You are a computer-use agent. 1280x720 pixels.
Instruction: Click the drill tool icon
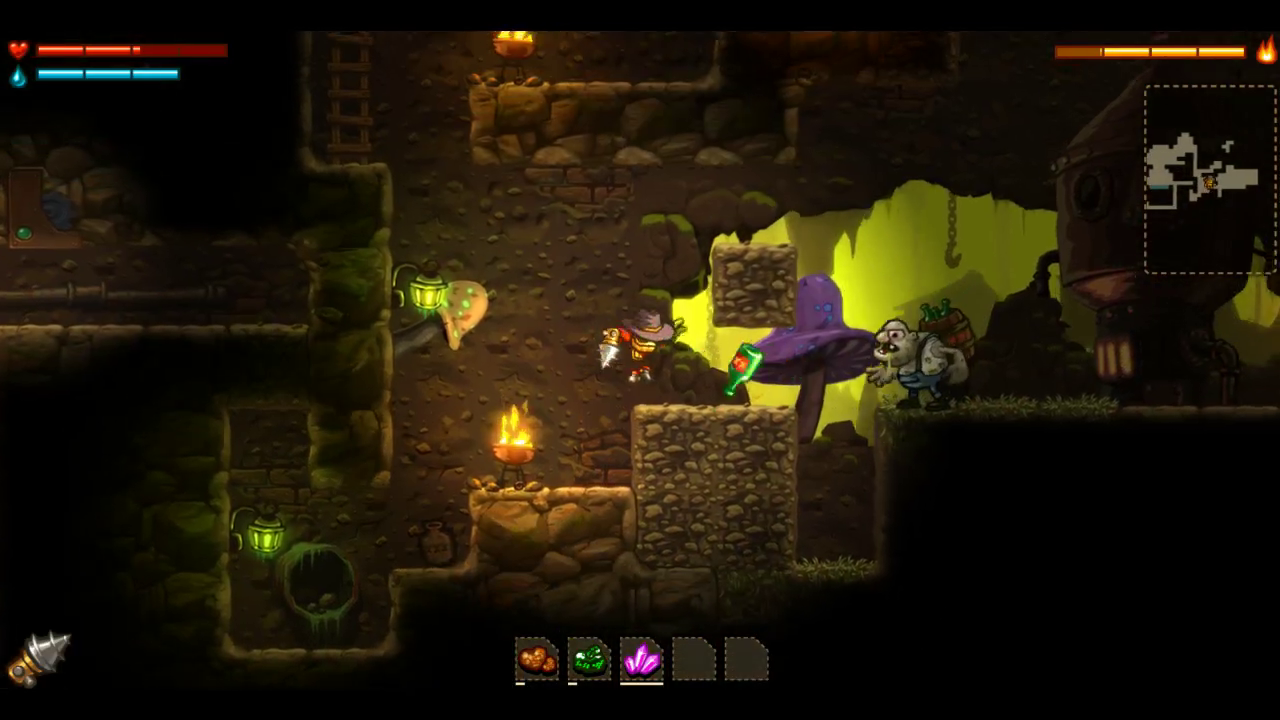(x=39, y=658)
